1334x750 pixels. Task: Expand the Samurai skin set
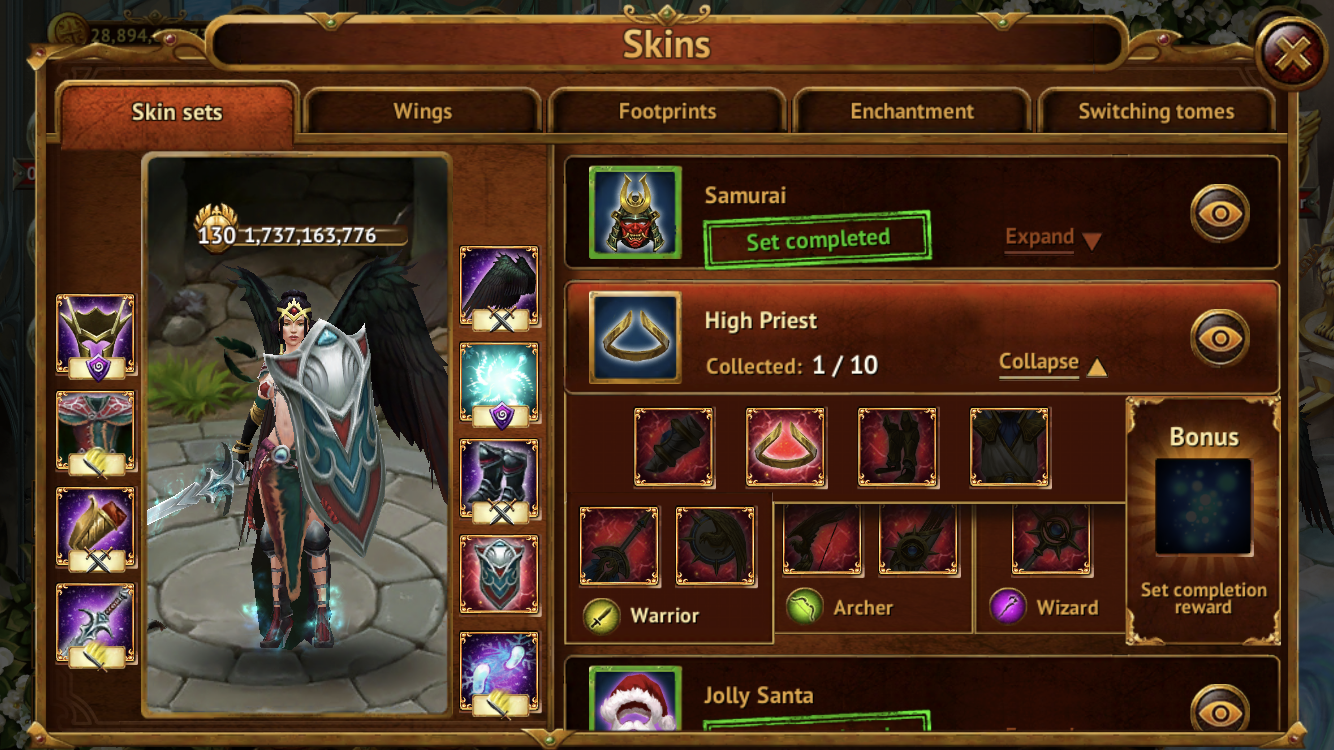(x=1052, y=238)
